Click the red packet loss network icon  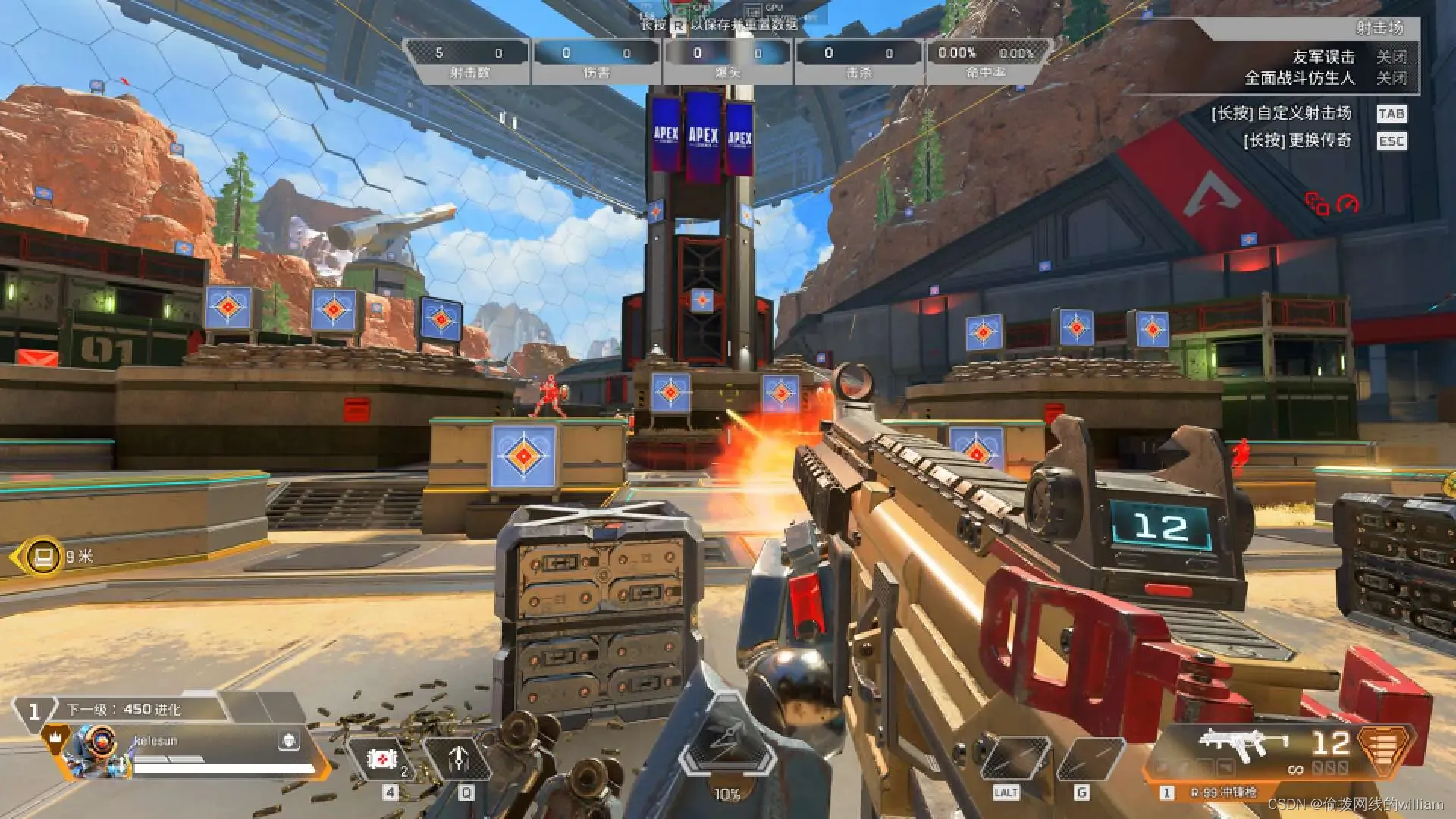(1316, 203)
